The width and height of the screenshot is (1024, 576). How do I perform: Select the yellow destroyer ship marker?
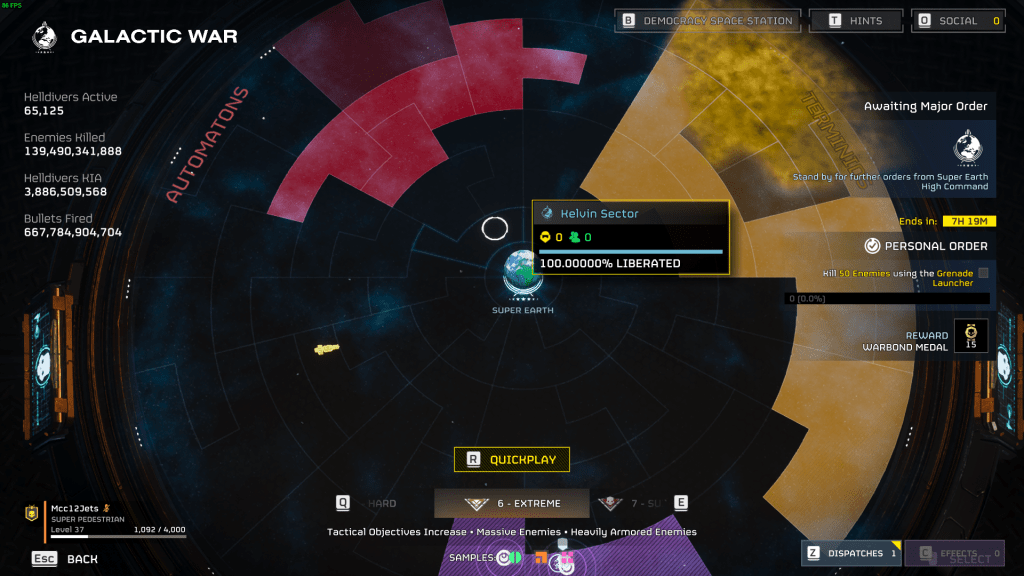327,349
